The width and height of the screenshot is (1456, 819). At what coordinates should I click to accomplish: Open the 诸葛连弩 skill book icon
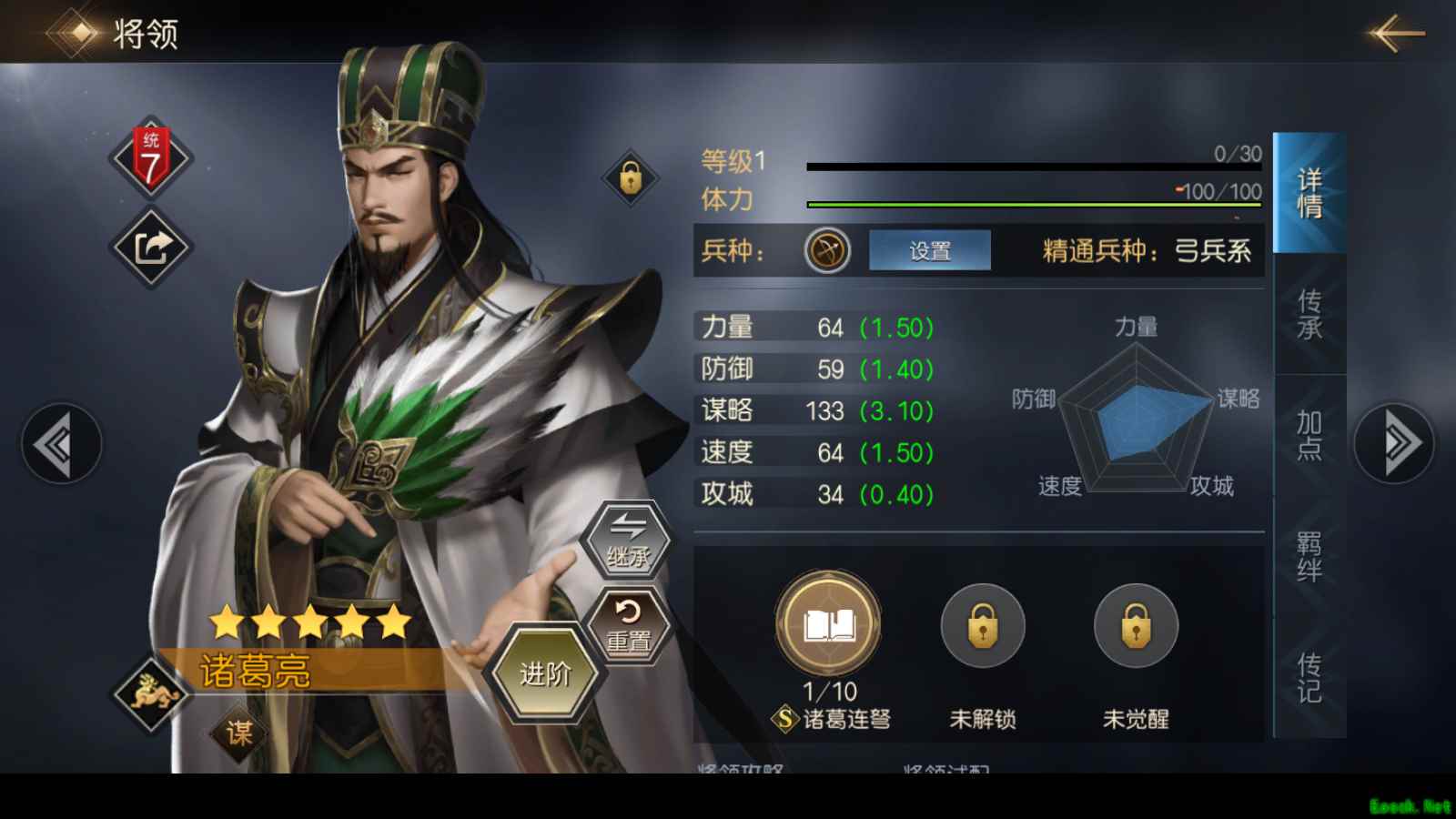(828, 624)
